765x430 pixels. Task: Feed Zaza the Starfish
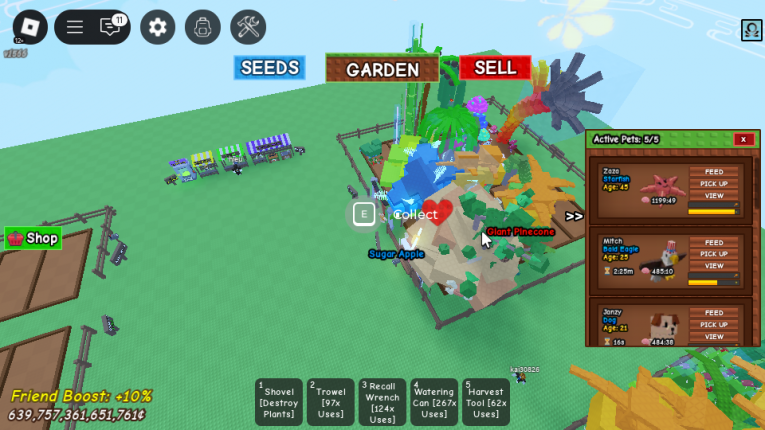coord(713,172)
